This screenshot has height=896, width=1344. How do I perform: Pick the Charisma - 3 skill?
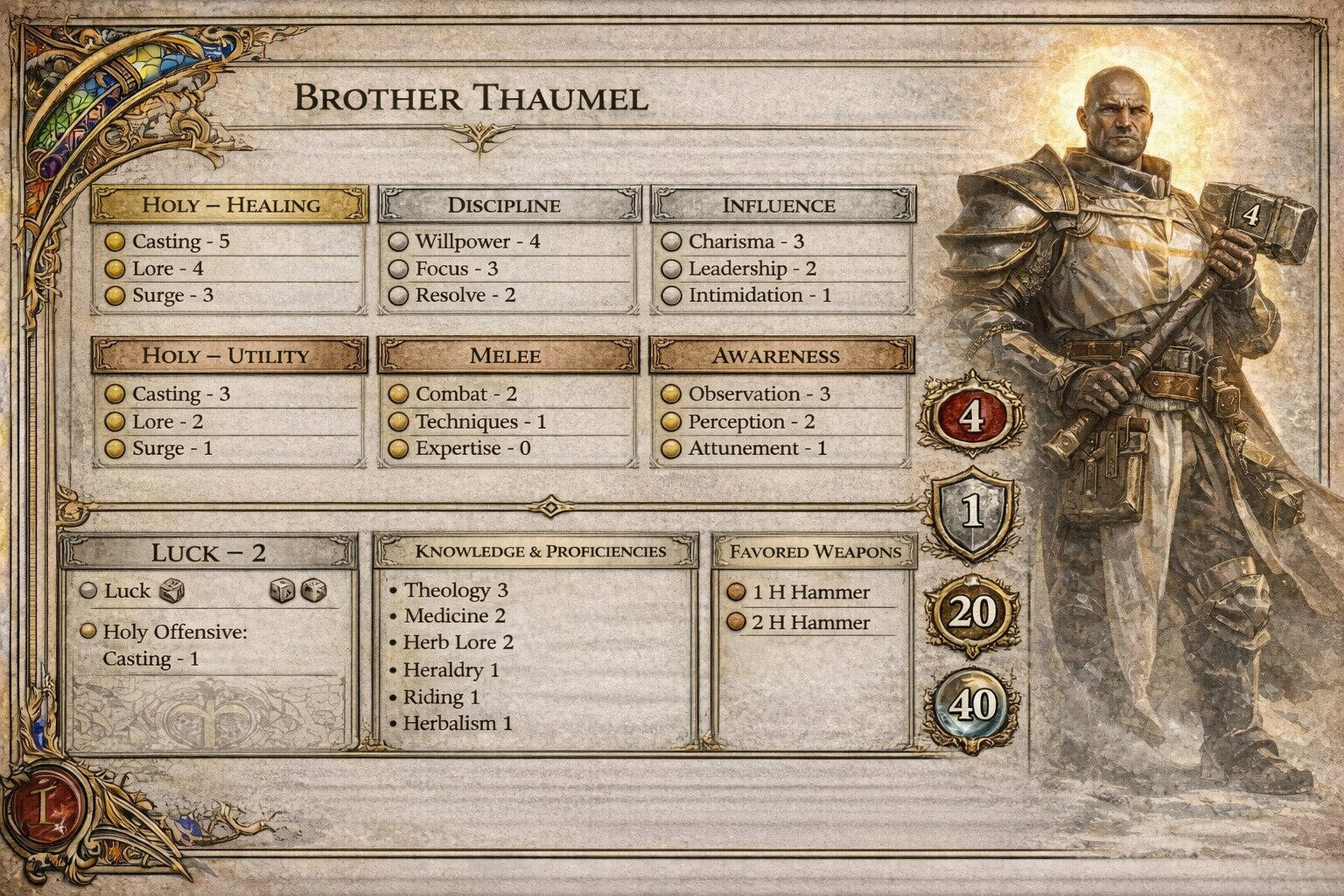coord(745,241)
